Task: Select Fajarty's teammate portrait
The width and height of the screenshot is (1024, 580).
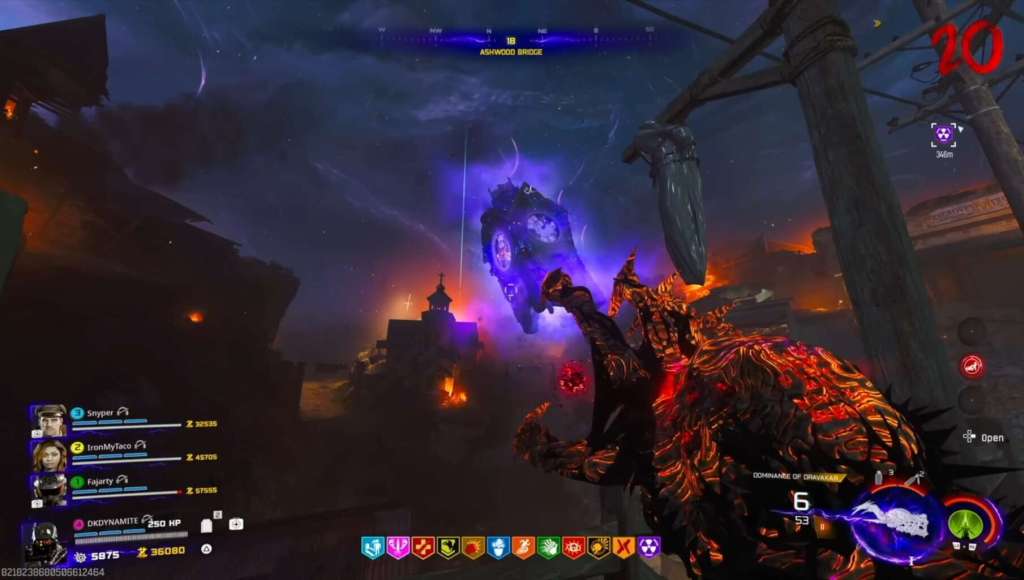Action: [51, 488]
